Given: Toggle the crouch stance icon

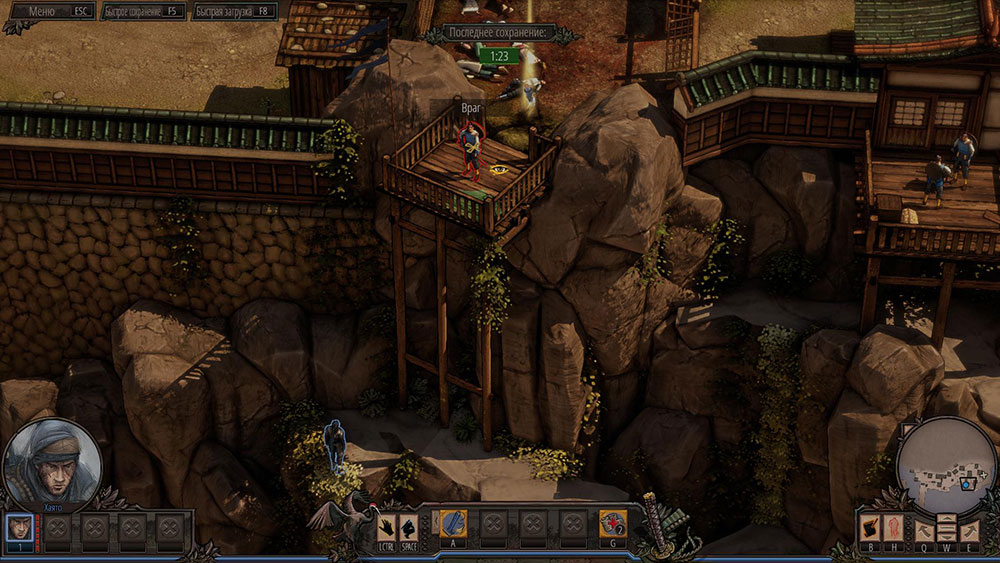Looking at the screenshot, I should [x=408, y=525].
